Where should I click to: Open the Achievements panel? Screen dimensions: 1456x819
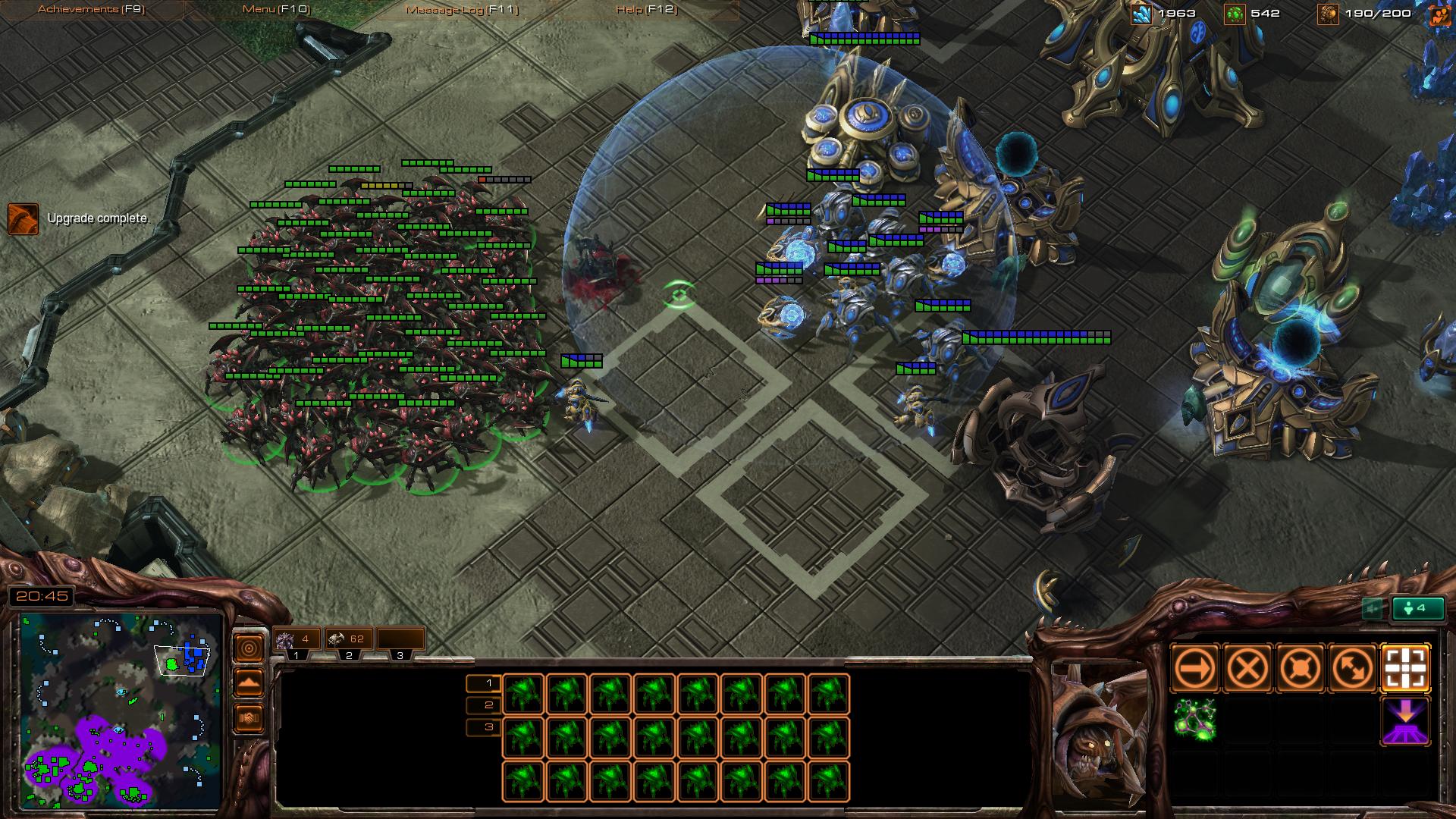[x=91, y=9]
